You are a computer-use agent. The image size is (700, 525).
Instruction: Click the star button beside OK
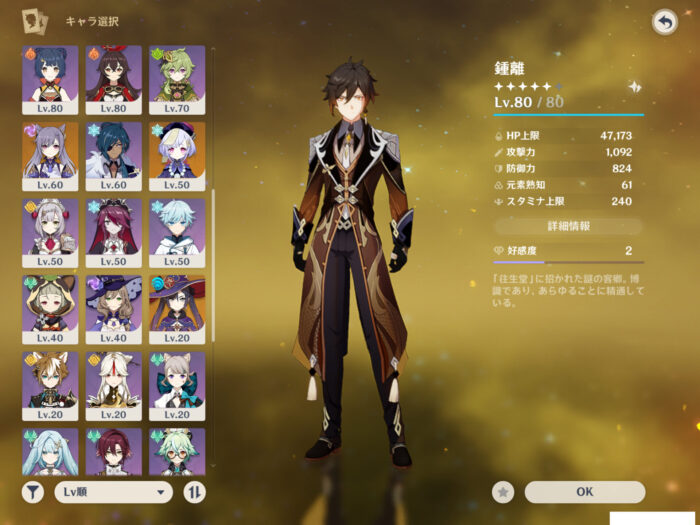[504, 491]
